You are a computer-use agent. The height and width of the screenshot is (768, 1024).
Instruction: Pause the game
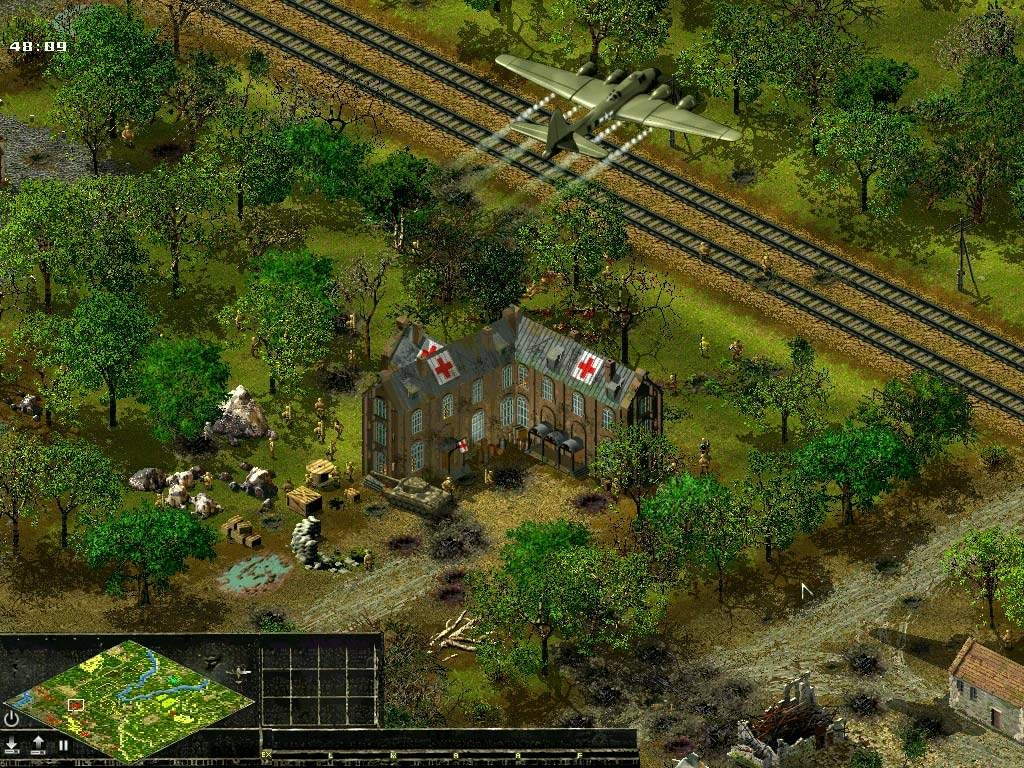(x=63, y=745)
